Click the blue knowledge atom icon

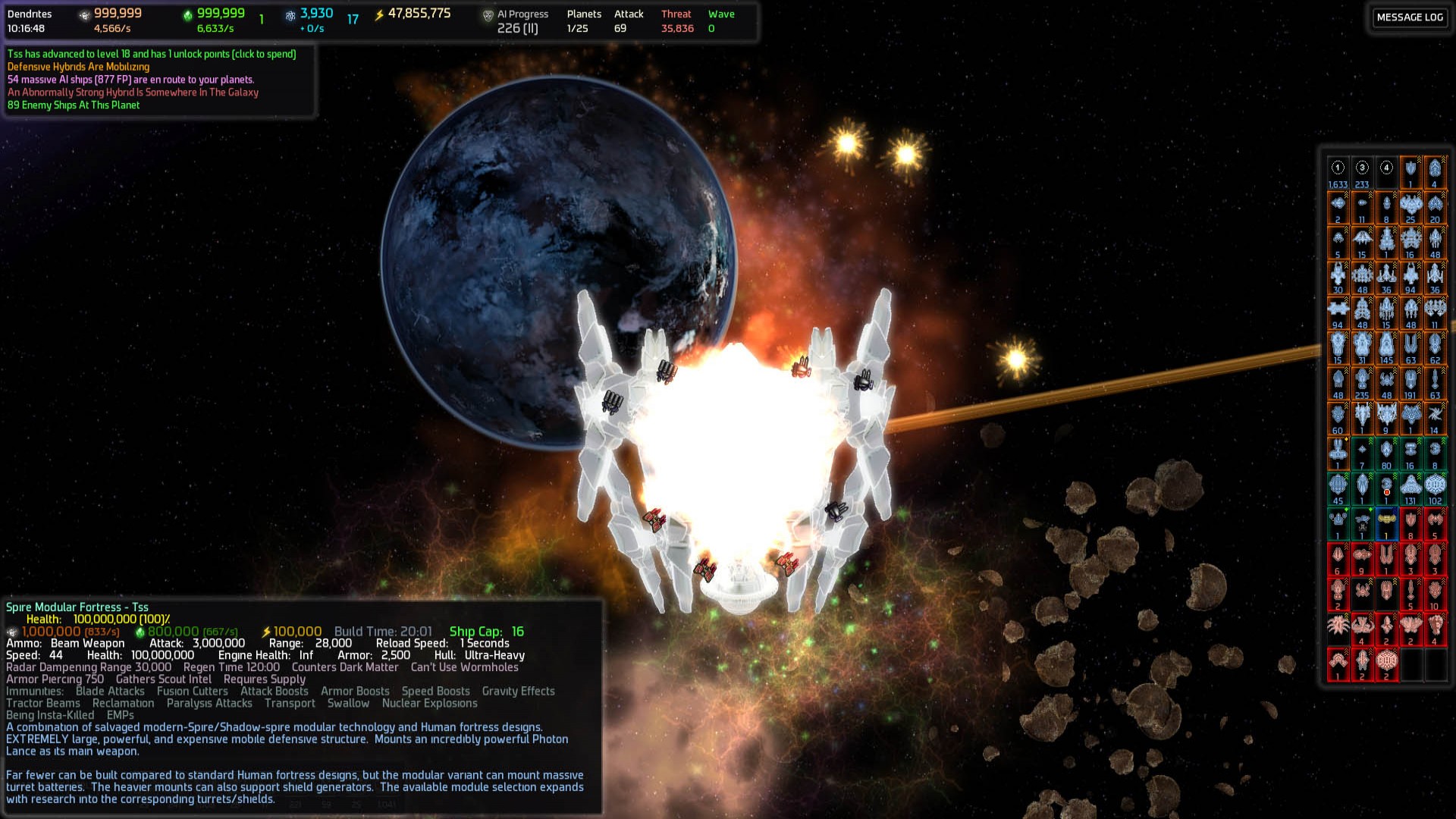pyautogui.click(x=289, y=14)
